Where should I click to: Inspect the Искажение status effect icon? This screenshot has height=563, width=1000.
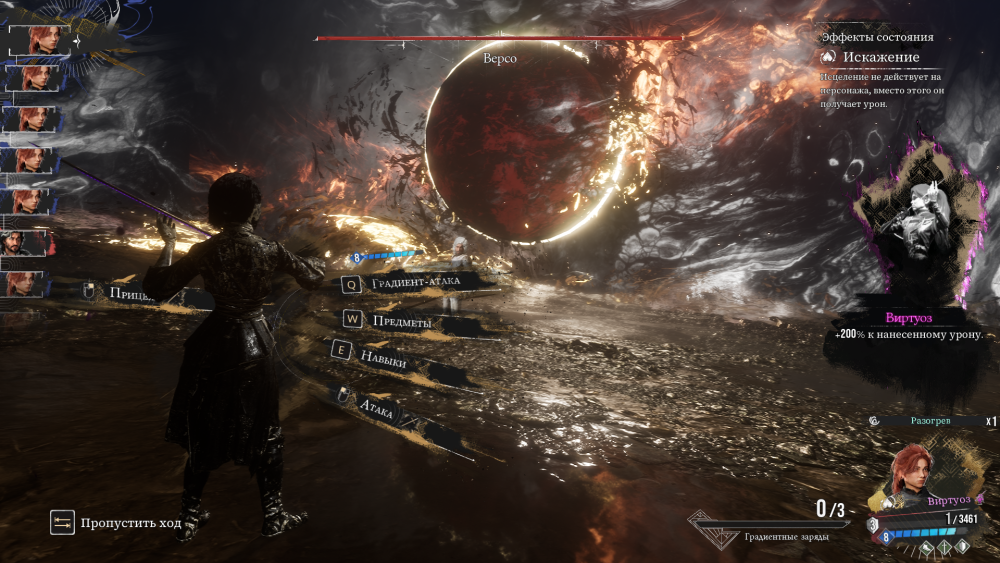(x=829, y=58)
